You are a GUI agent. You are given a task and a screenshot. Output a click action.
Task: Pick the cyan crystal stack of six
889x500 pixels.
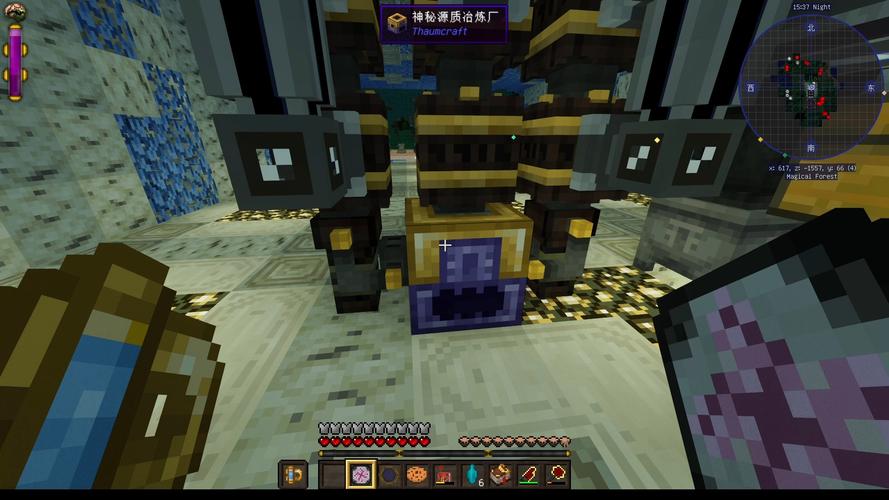(472, 474)
